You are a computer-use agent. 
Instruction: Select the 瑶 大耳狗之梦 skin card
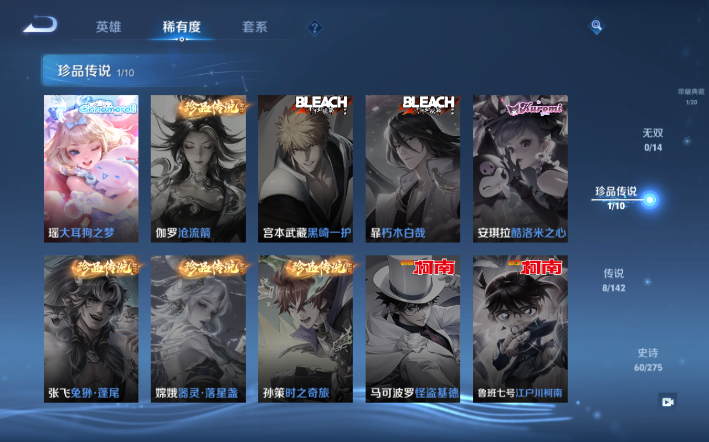[x=92, y=168]
